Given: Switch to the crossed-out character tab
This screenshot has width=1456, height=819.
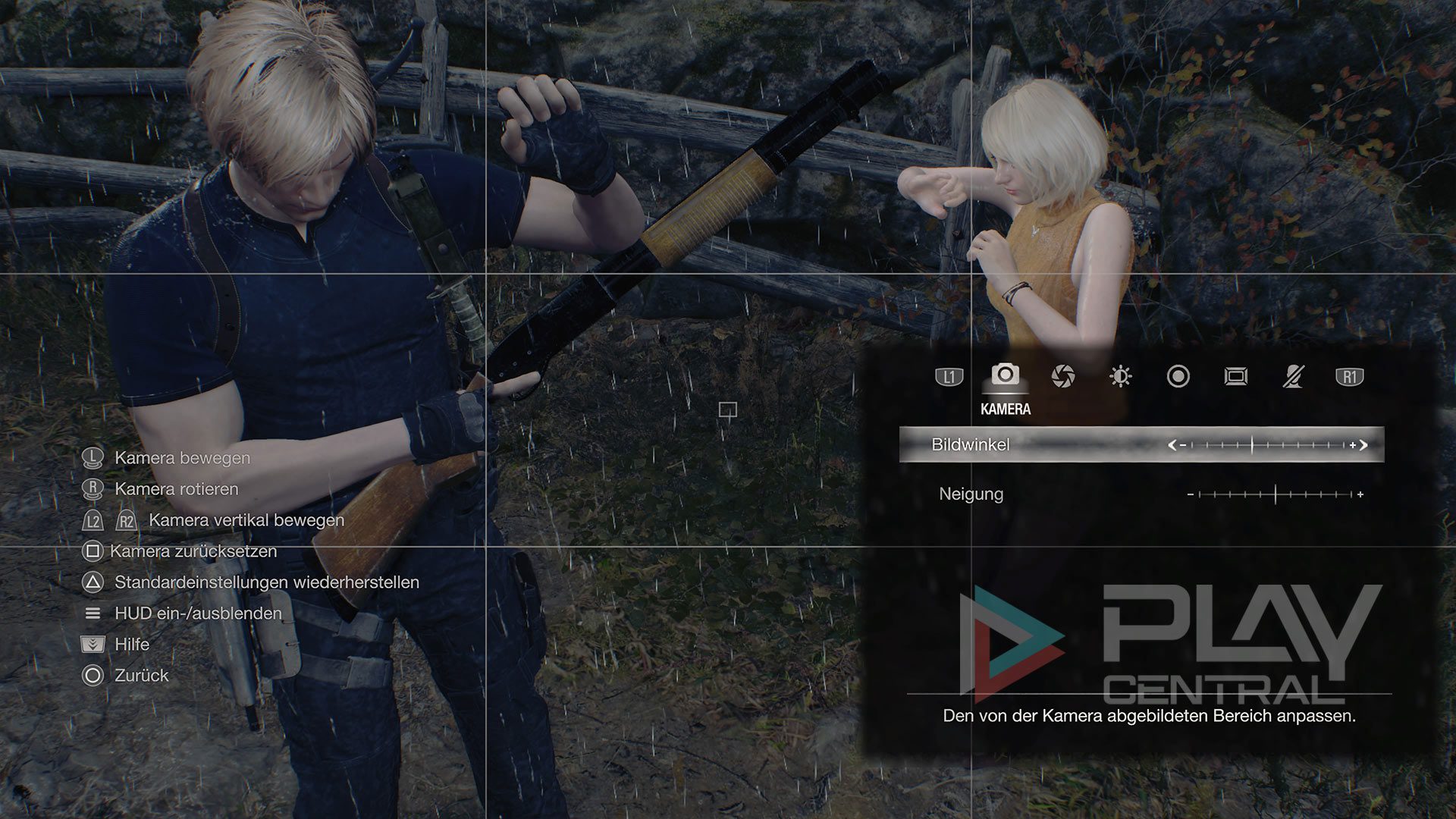Looking at the screenshot, I should (1293, 376).
